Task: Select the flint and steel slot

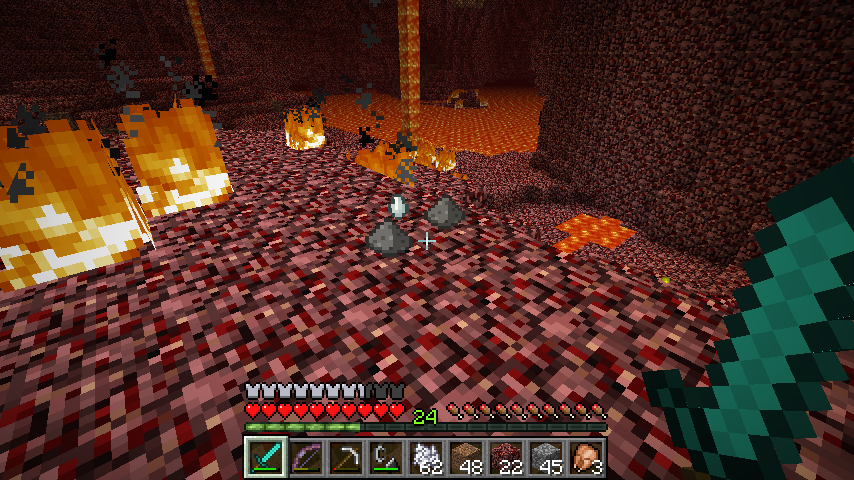Action: point(386,458)
